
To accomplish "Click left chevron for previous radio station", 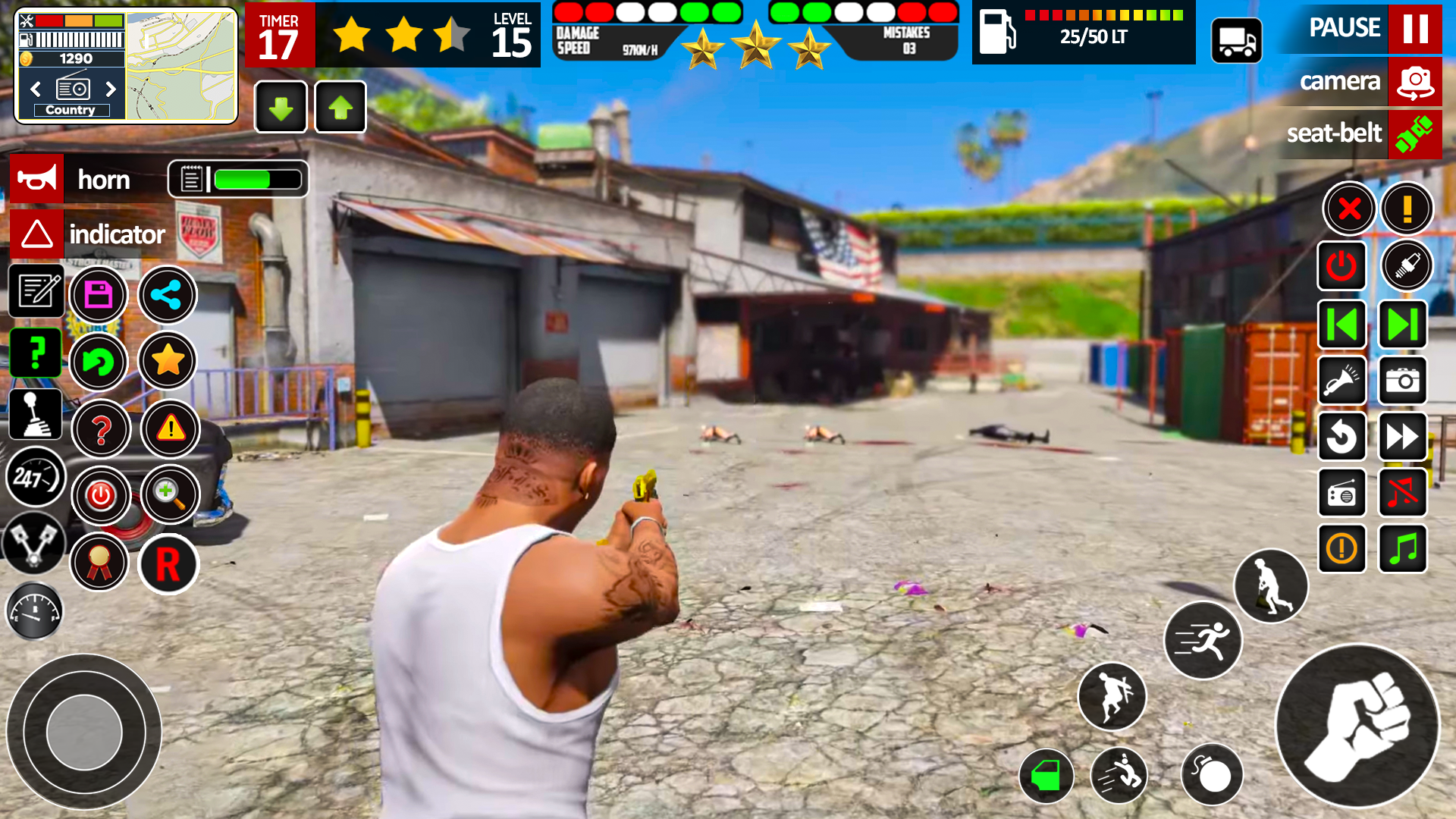I will point(35,89).
